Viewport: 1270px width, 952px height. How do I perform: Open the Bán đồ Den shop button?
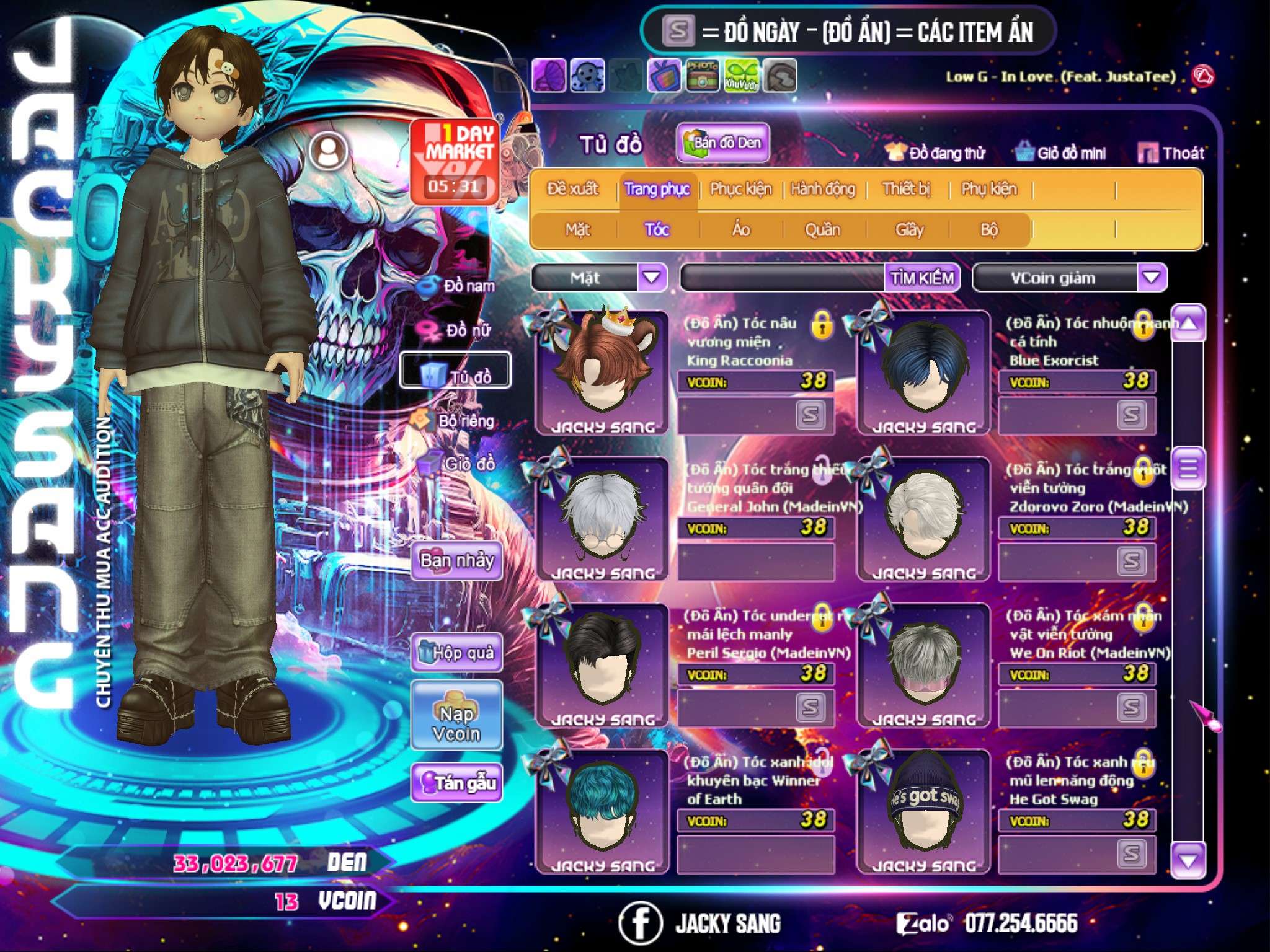(x=723, y=143)
